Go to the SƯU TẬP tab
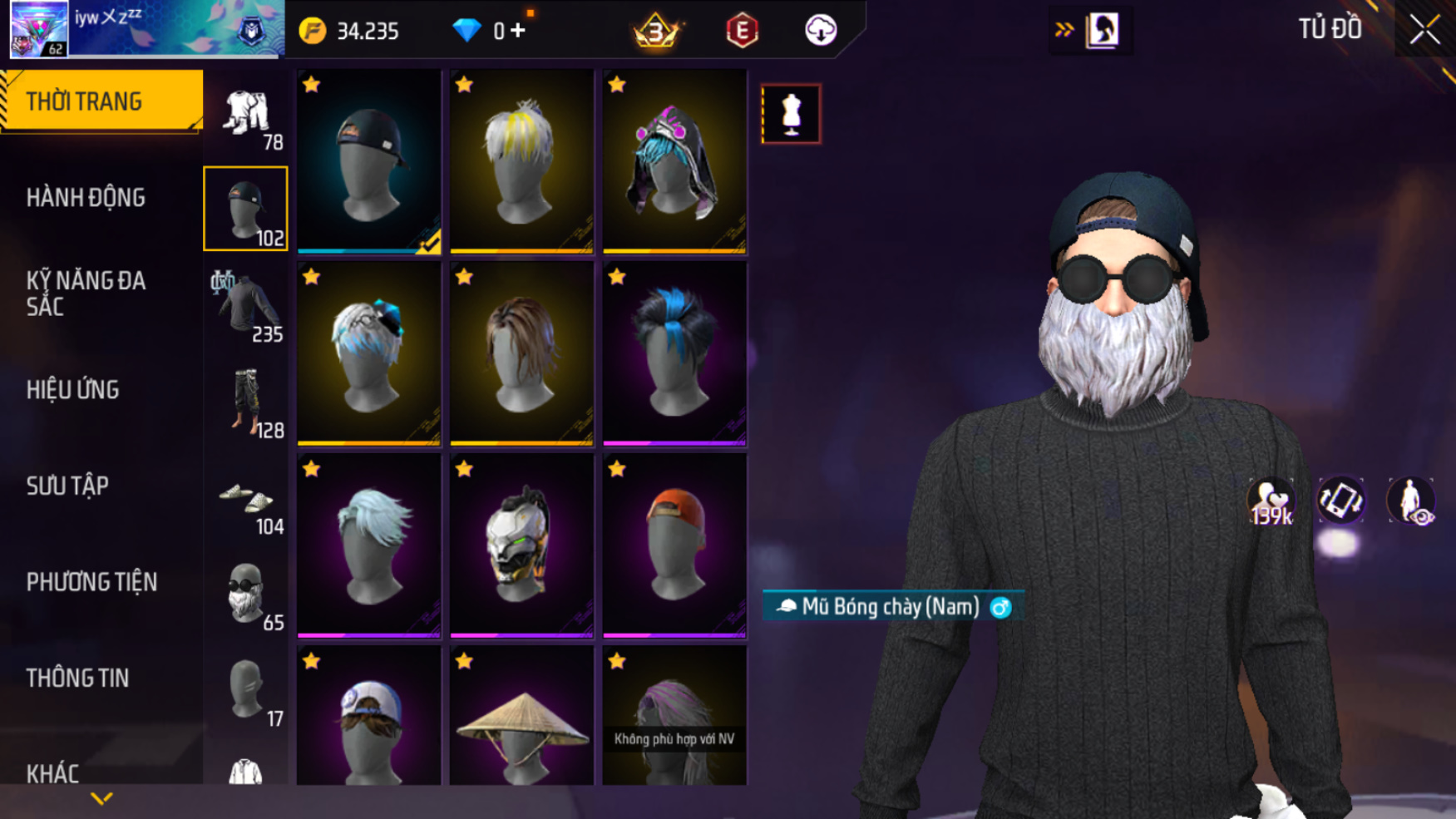The image size is (1456, 819). coord(67,486)
